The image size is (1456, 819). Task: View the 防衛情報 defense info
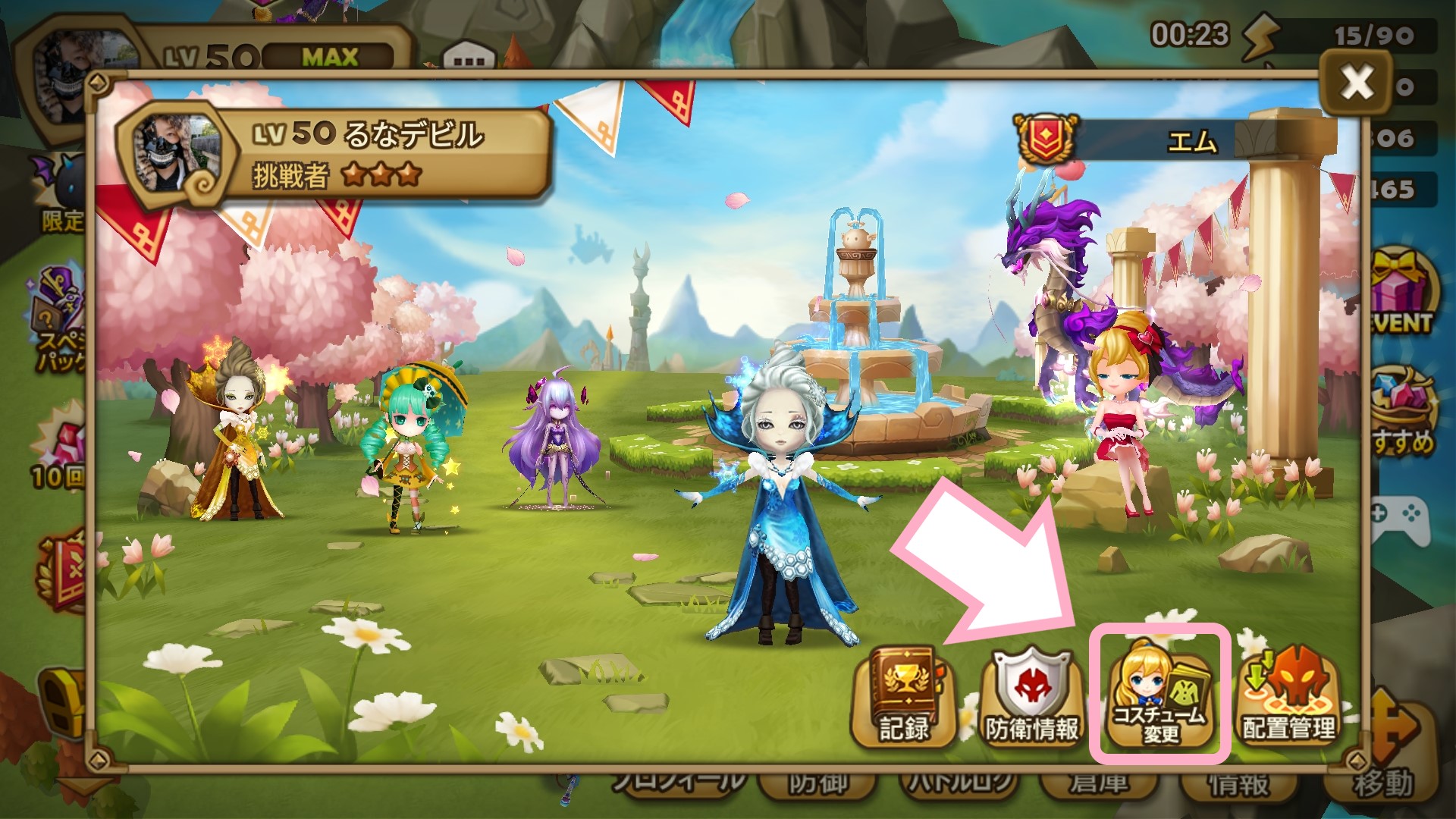[x=1031, y=698]
